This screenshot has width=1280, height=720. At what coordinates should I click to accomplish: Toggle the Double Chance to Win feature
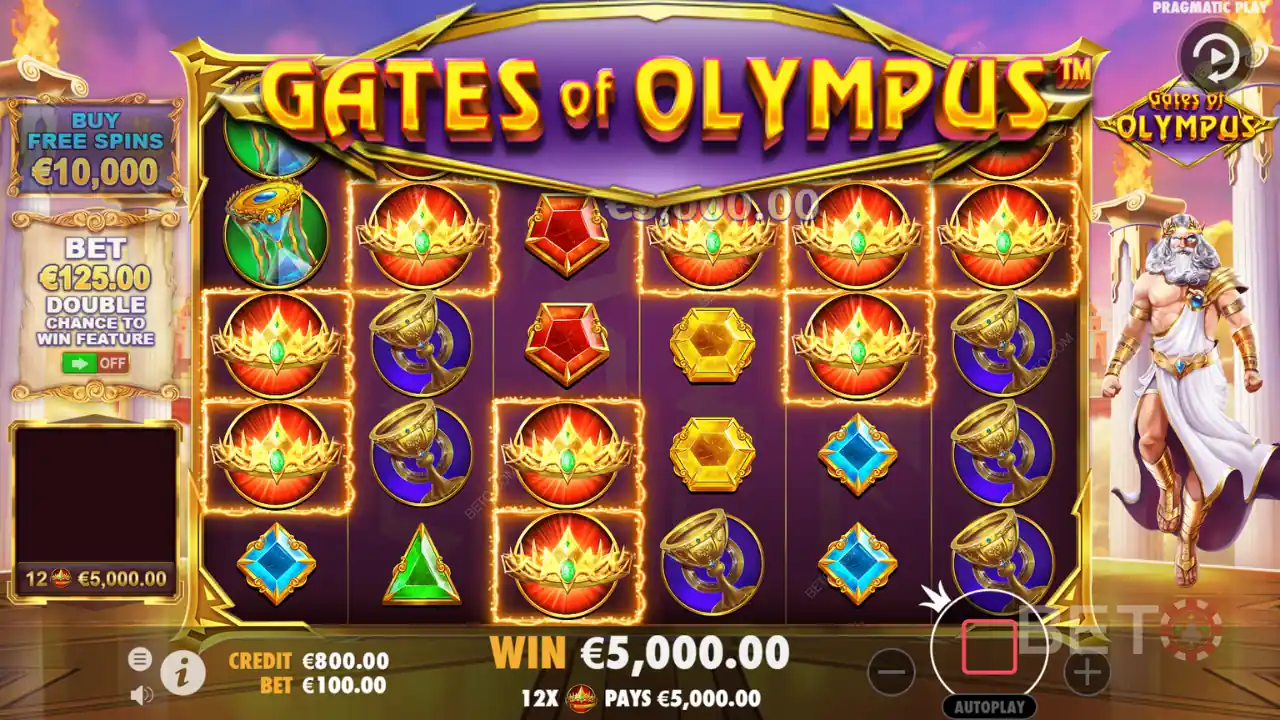pyautogui.click(x=96, y=363)
